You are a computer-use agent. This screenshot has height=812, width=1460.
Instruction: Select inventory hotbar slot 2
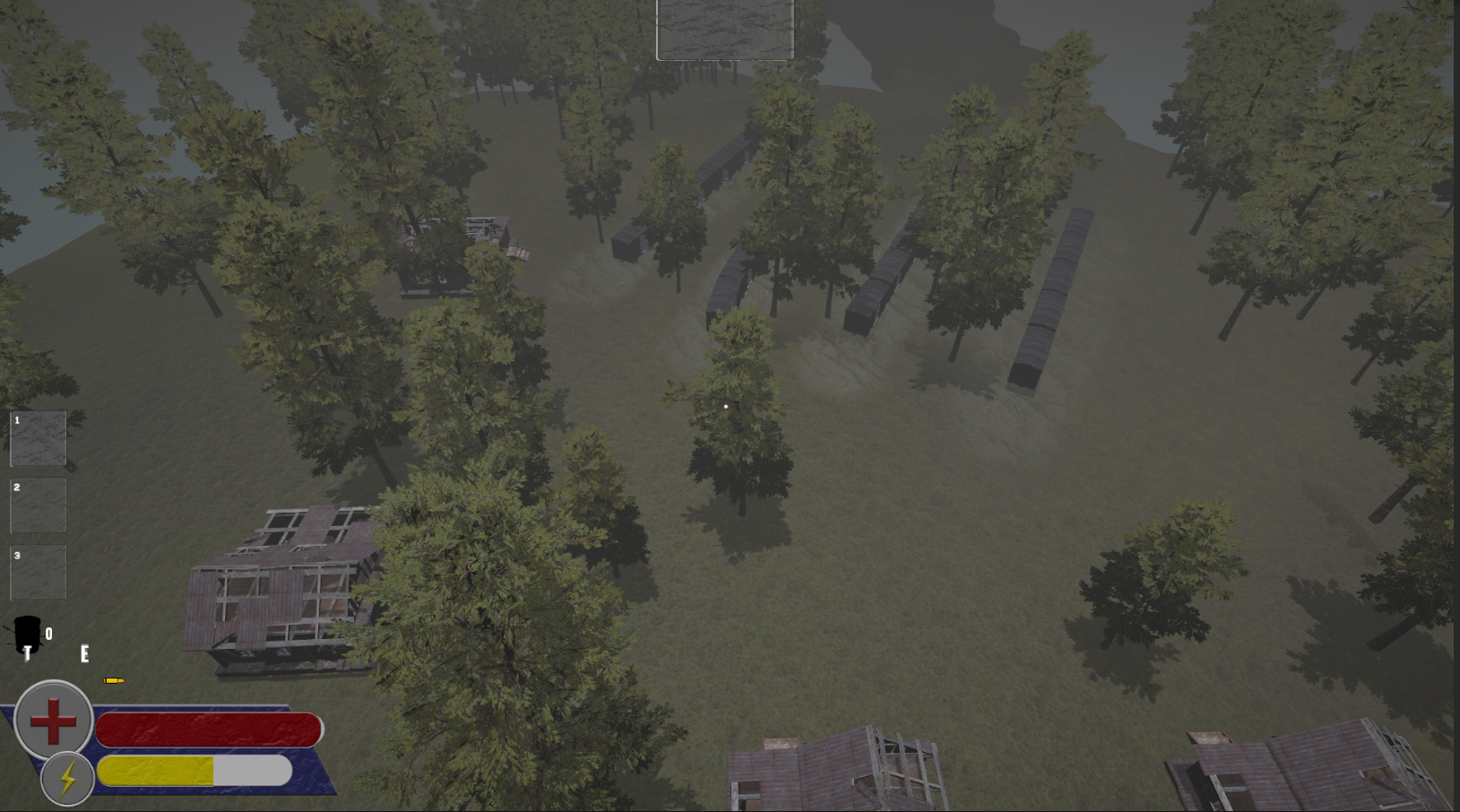[x=38, y=505]
